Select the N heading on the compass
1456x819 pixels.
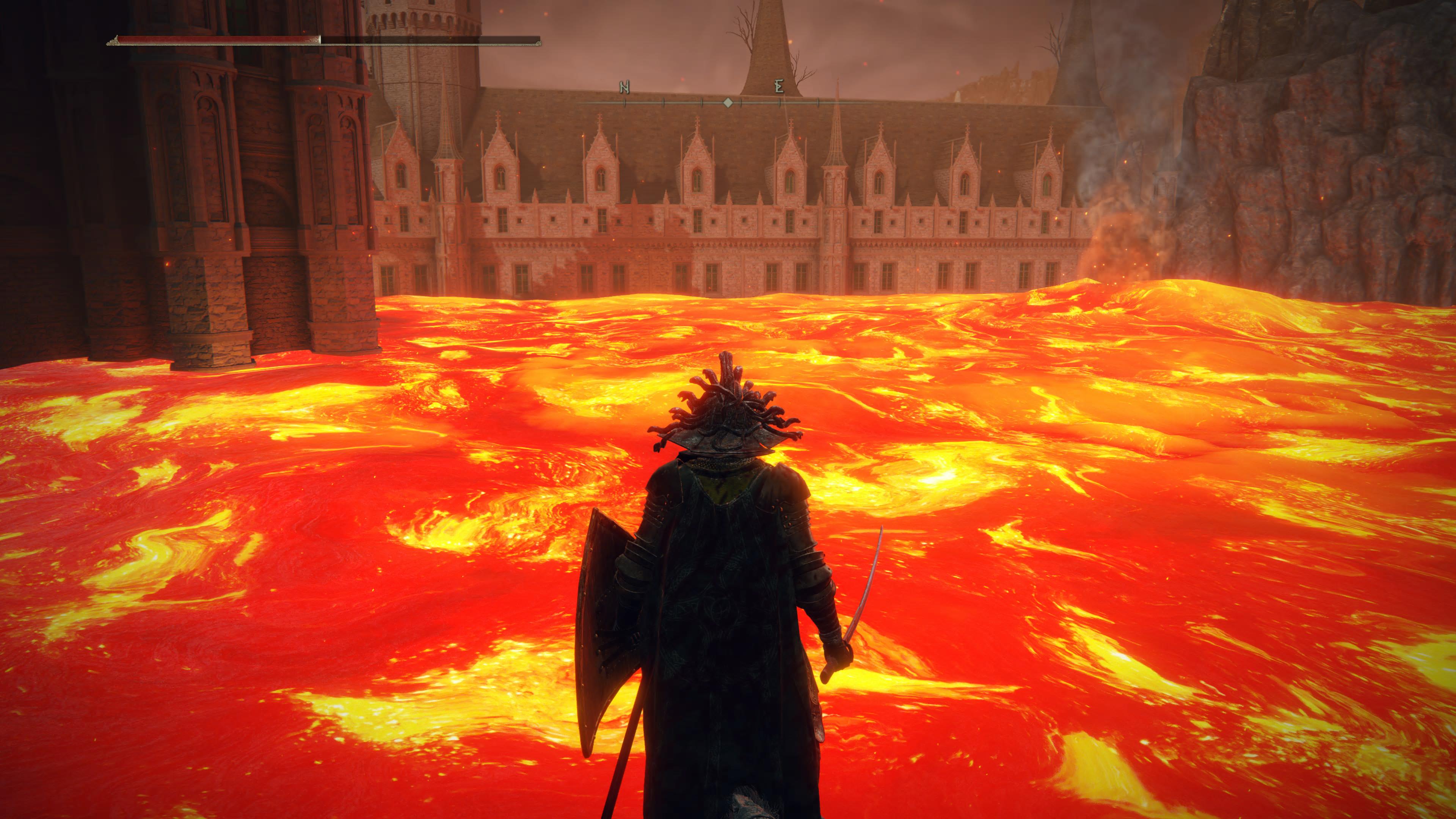click(624, 87)
